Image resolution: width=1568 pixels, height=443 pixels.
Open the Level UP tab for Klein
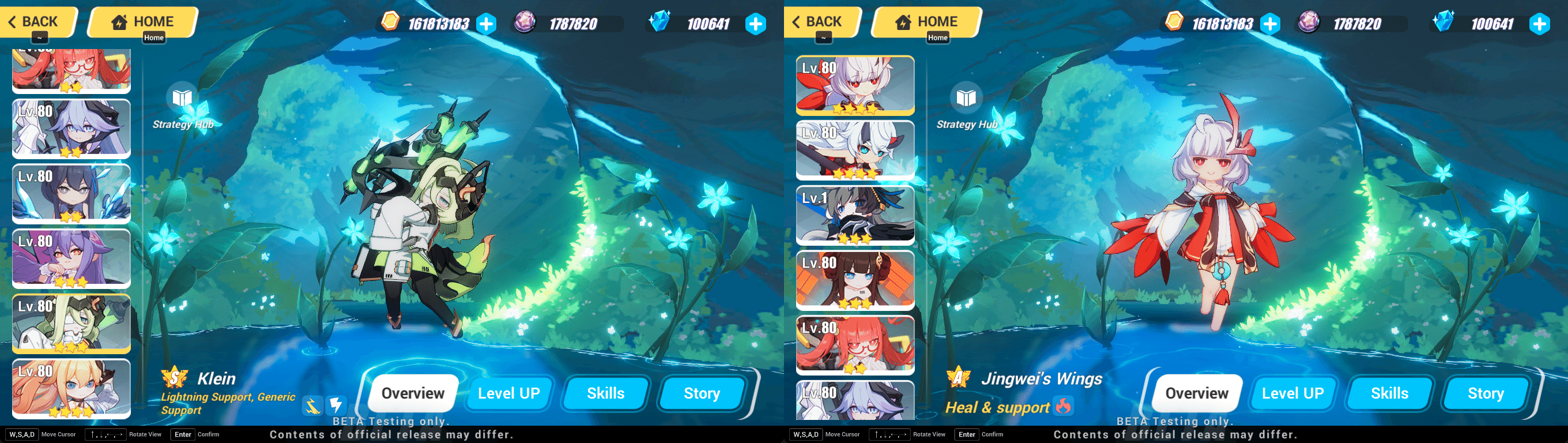(x=509, y=393)
